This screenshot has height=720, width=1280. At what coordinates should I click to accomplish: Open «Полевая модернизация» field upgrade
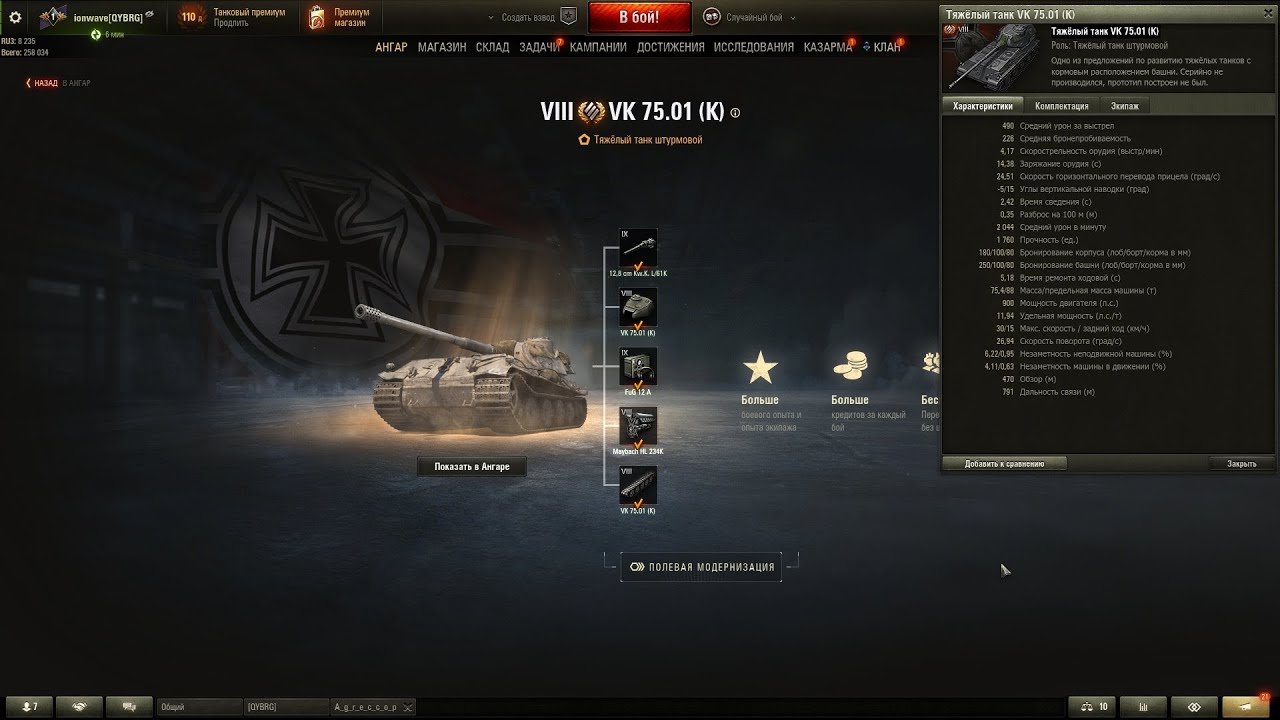[701, 567]
